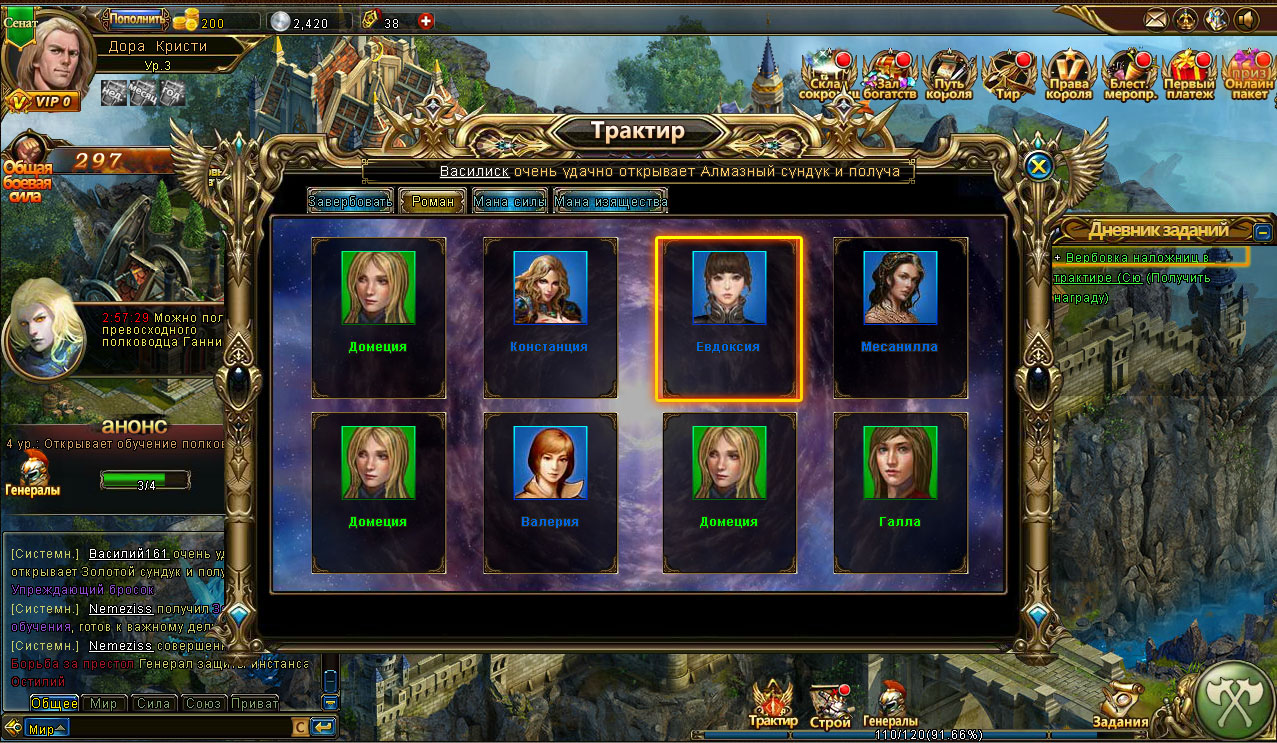Switch to the Мана изящества tab
The width and height of the screenshot is (1277, 743).
[610, 201]
